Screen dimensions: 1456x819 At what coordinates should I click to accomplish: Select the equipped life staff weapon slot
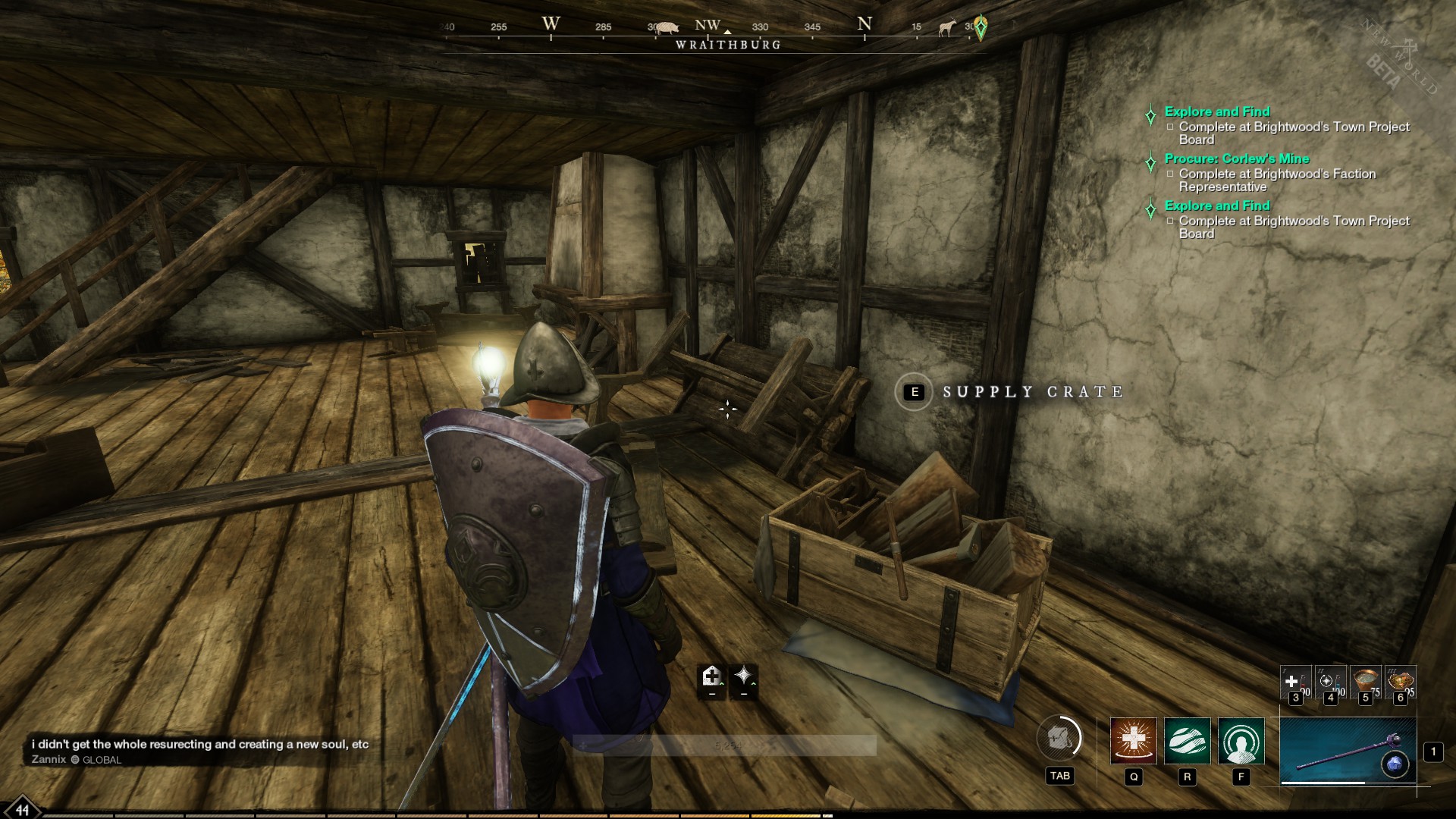tap(1348, 751)
